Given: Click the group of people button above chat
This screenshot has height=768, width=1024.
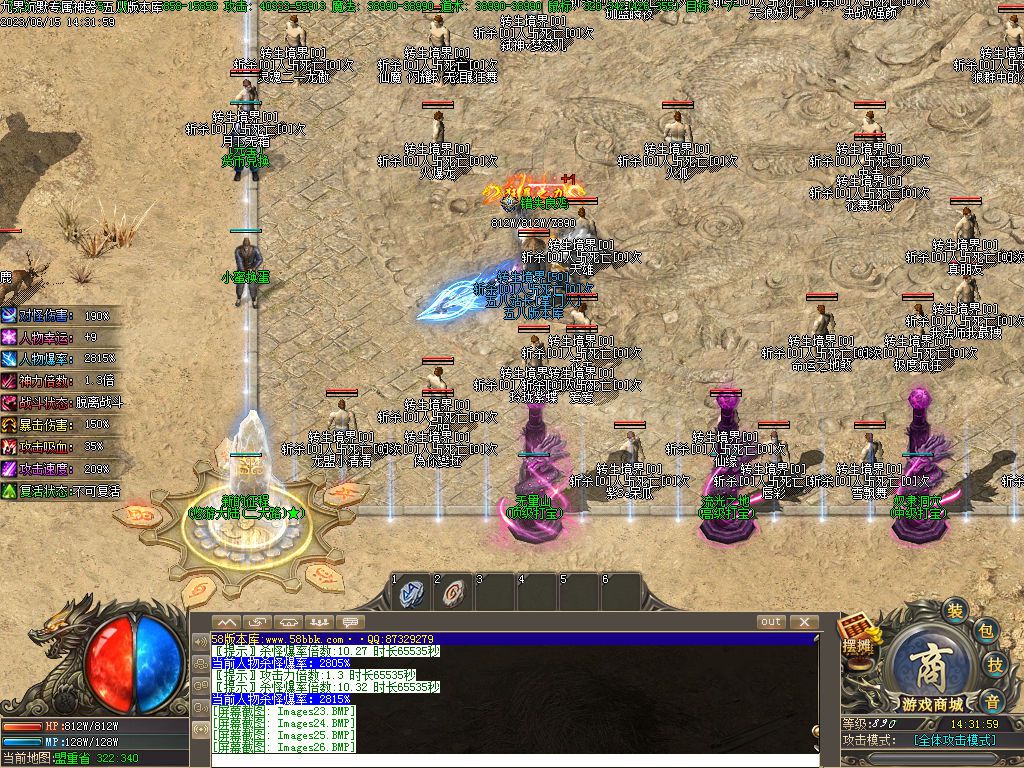Looking at the screenshot, I should pos(320,622).
